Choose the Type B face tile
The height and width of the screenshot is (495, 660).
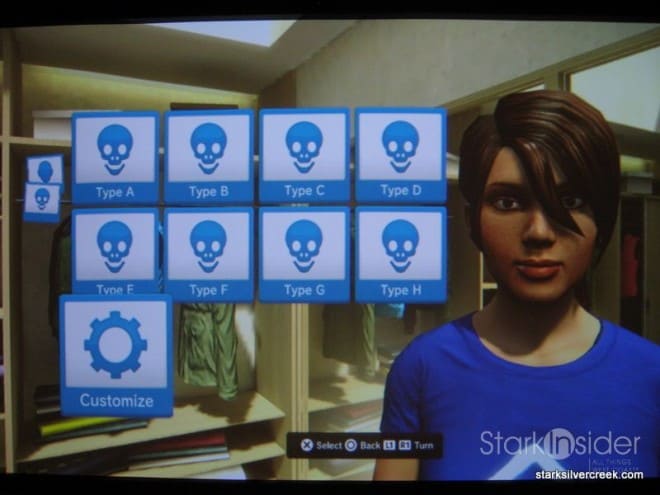pos(208,157)
